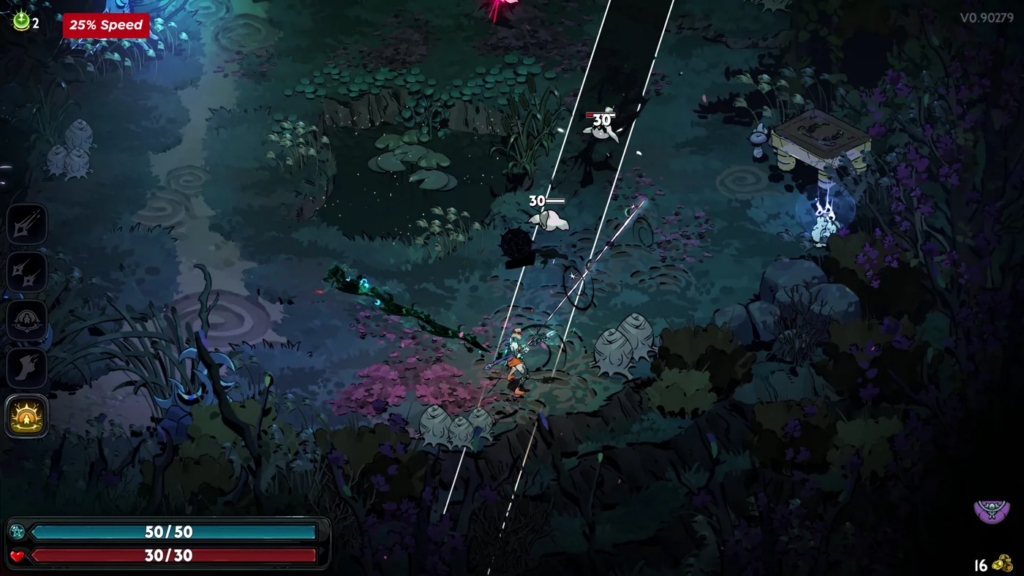The height and width of the screenshot is (576, 1024).
Task: Click the glowing golden boon slot
Action: pyautogui.click(x=26, y=416)
